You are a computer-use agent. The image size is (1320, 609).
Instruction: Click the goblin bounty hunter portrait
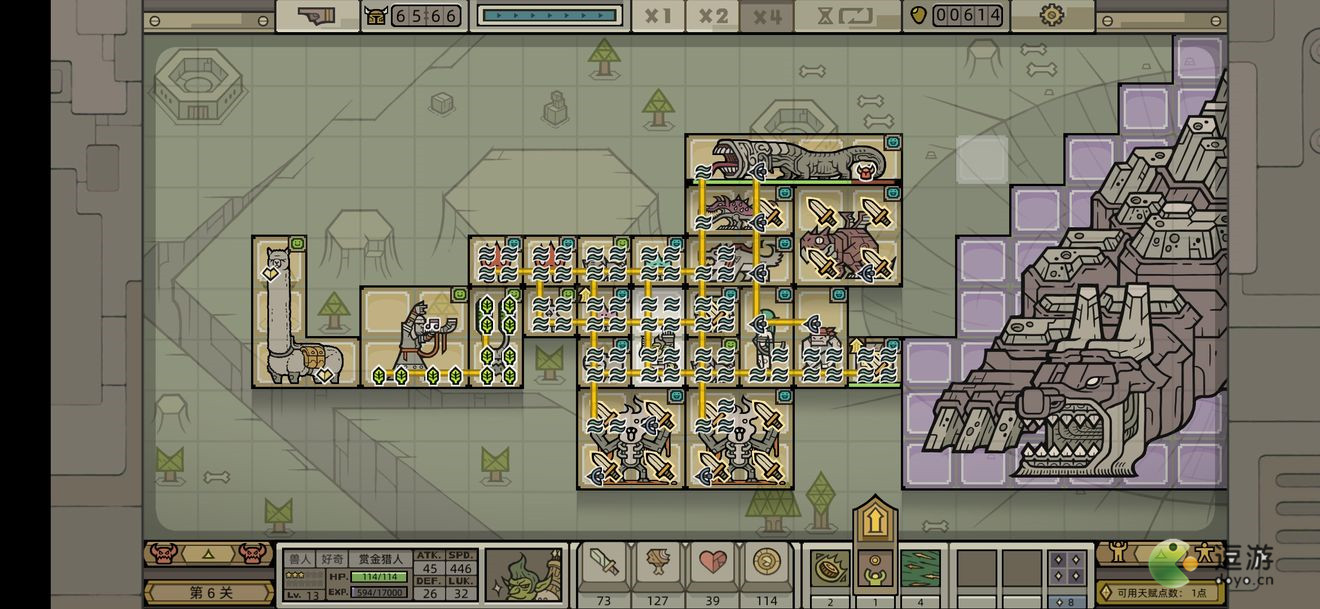524,575
